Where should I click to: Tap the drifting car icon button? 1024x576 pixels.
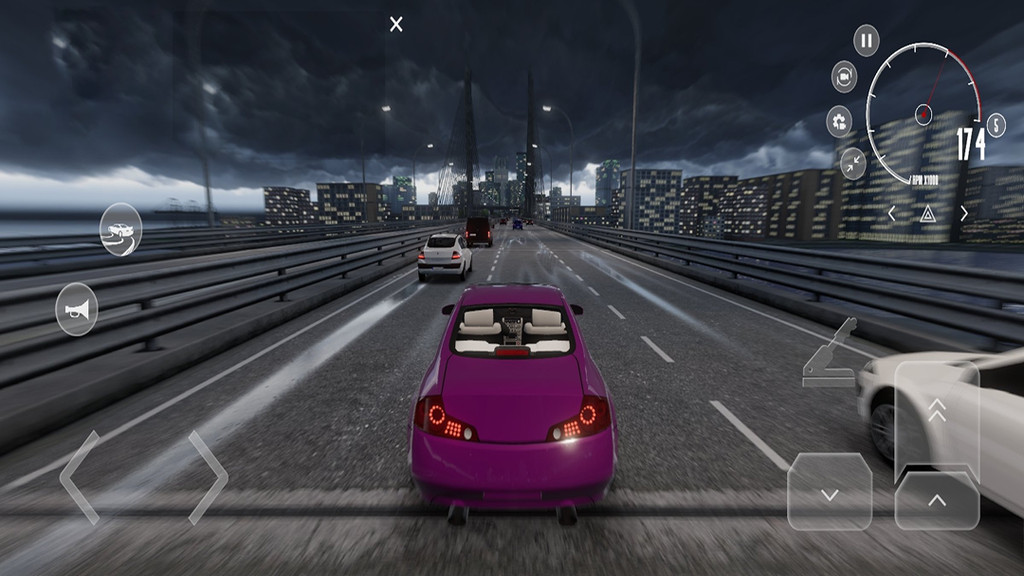click(120, 230)
